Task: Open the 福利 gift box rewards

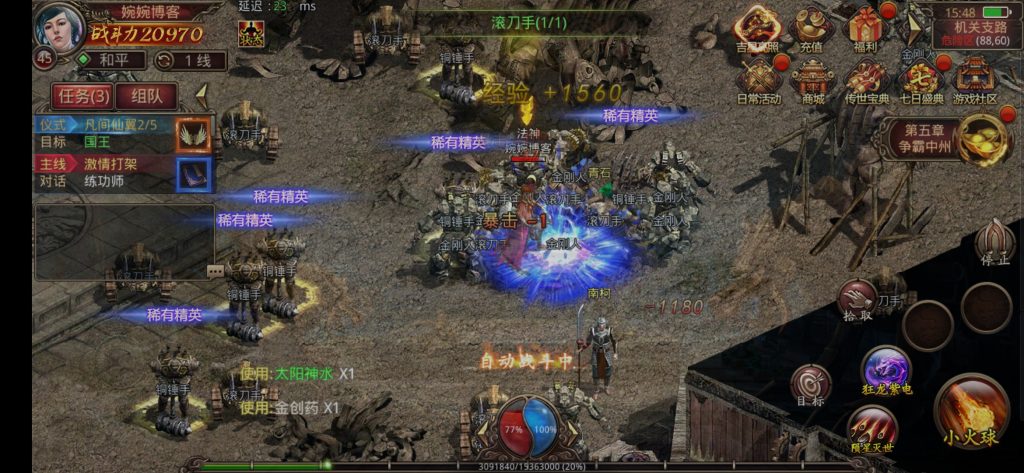Action: coord(866,28)
